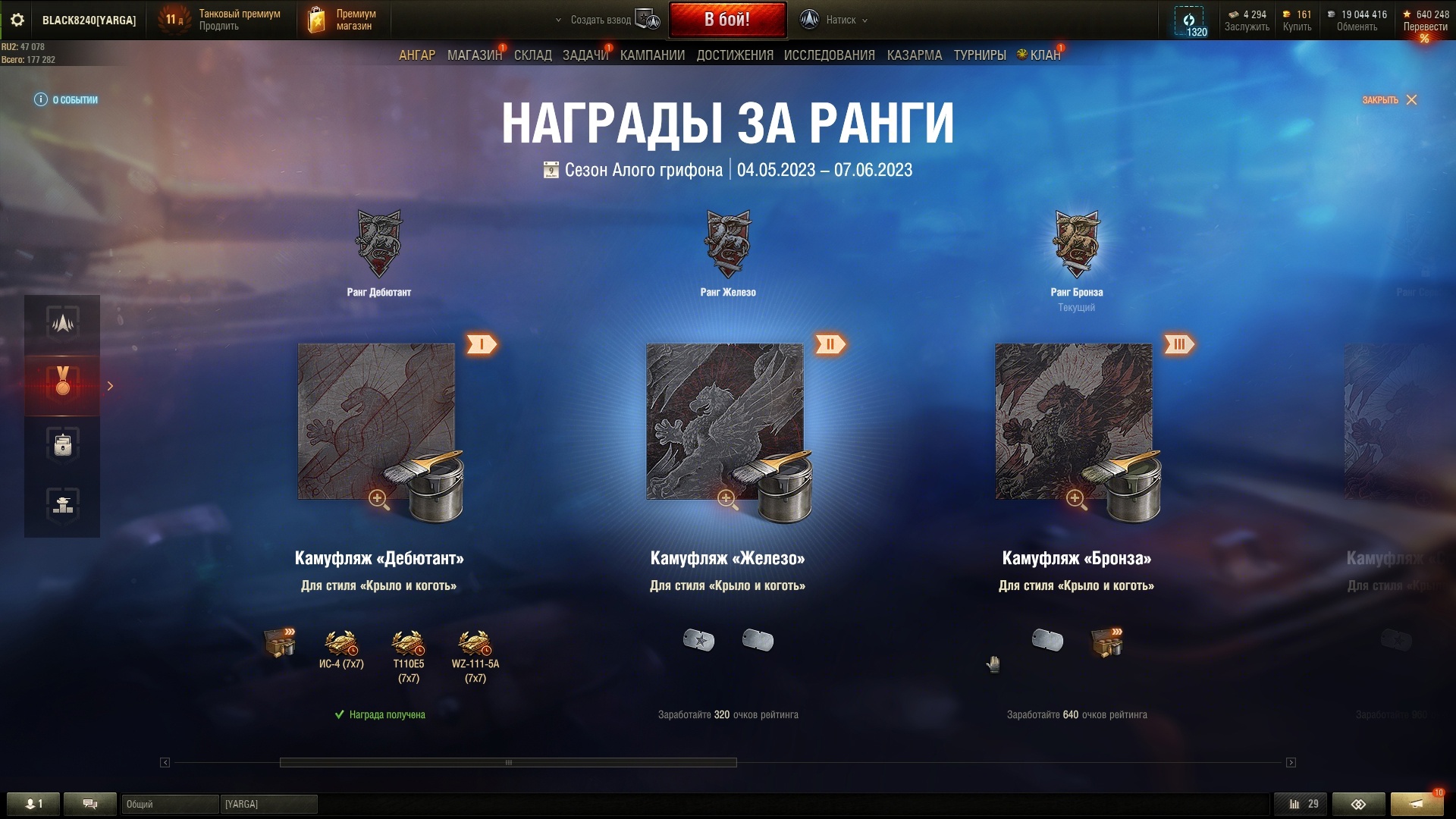Select the ИС-4 (7x7) rental reward icon
Viewport: 1456px width, 819px height.
coord(340,641)
